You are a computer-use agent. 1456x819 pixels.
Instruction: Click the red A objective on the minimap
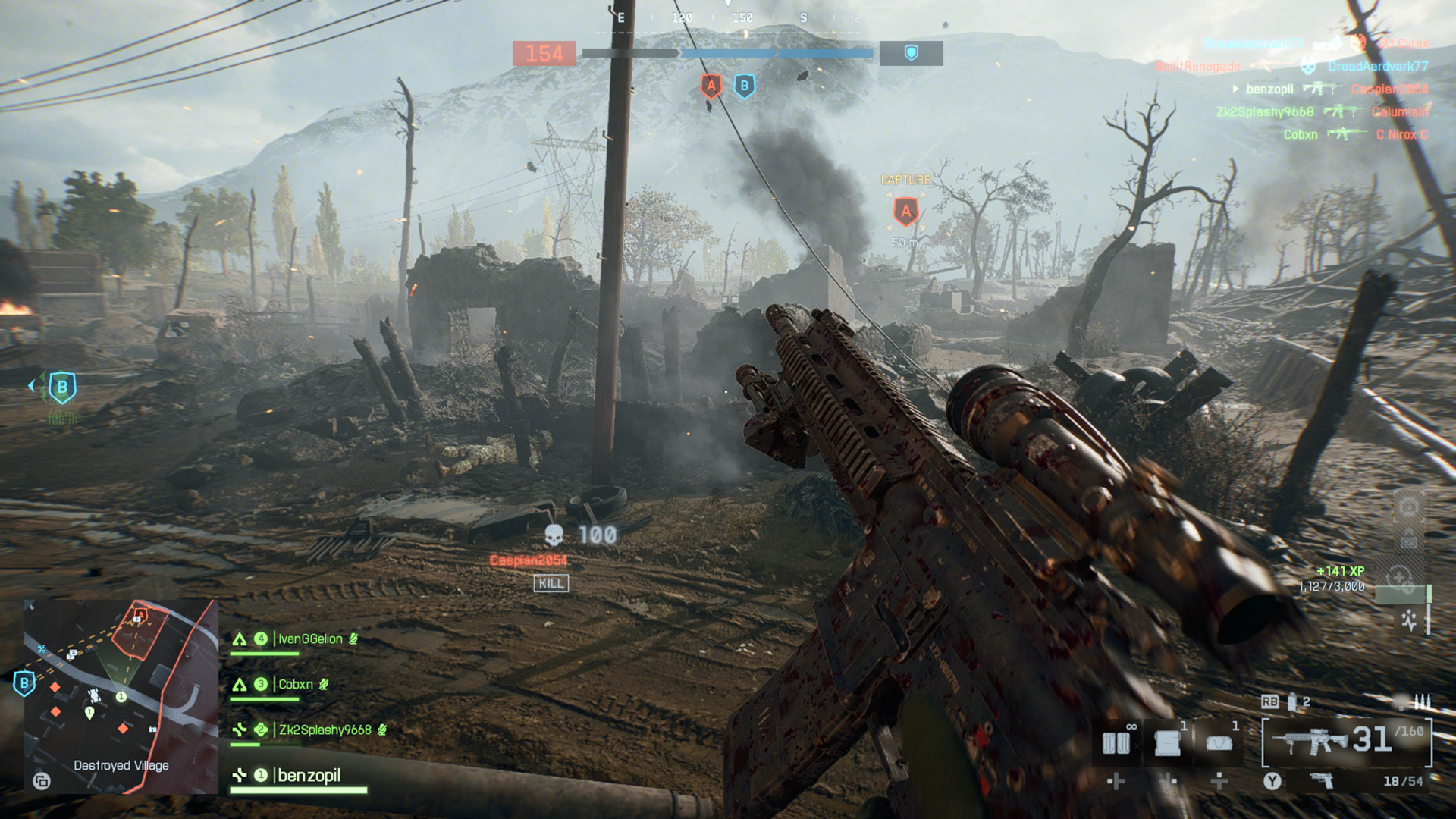coord(140,616)
